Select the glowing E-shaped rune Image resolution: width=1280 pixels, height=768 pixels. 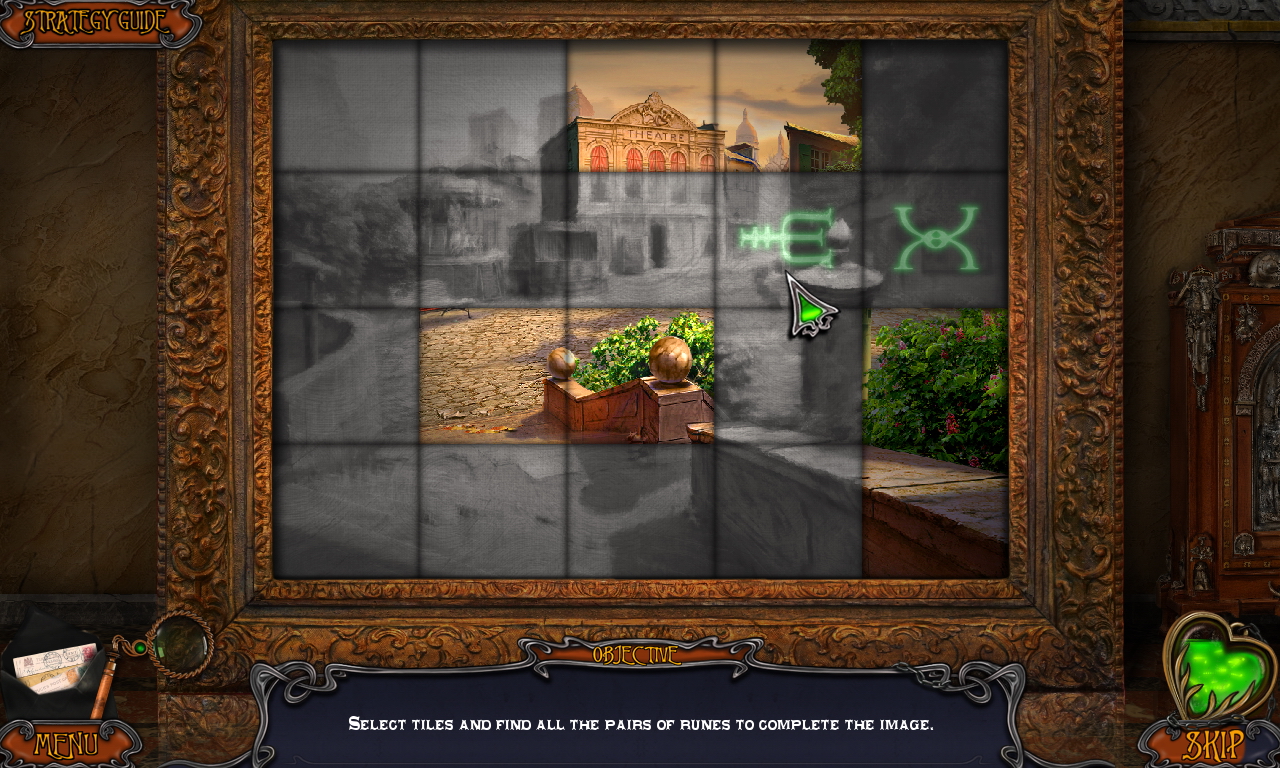tap(786, 238)
